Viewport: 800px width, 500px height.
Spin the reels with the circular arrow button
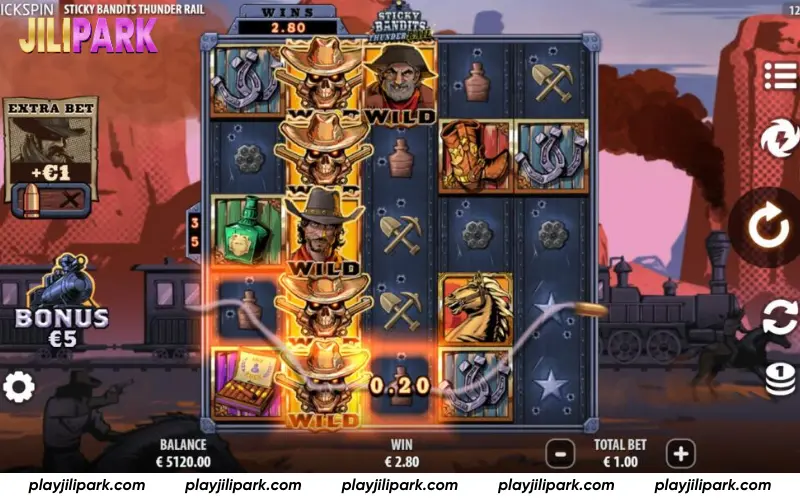768,228
